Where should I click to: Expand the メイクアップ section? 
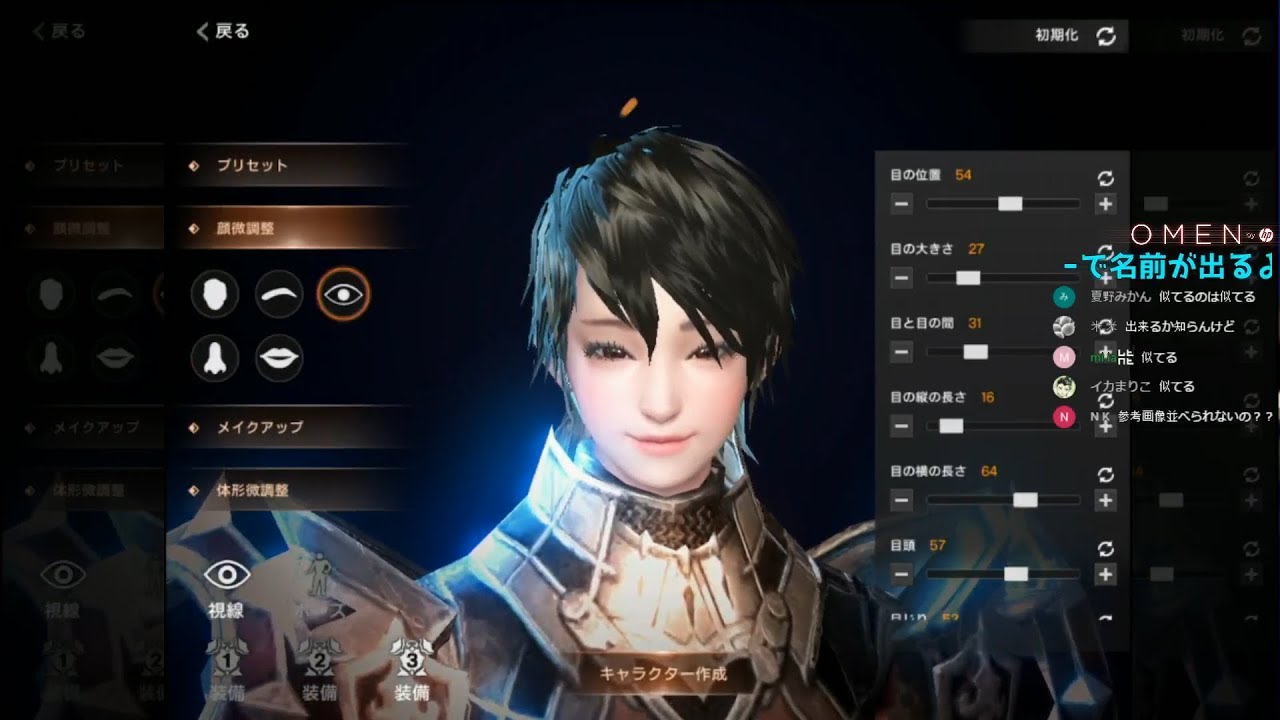260,427
